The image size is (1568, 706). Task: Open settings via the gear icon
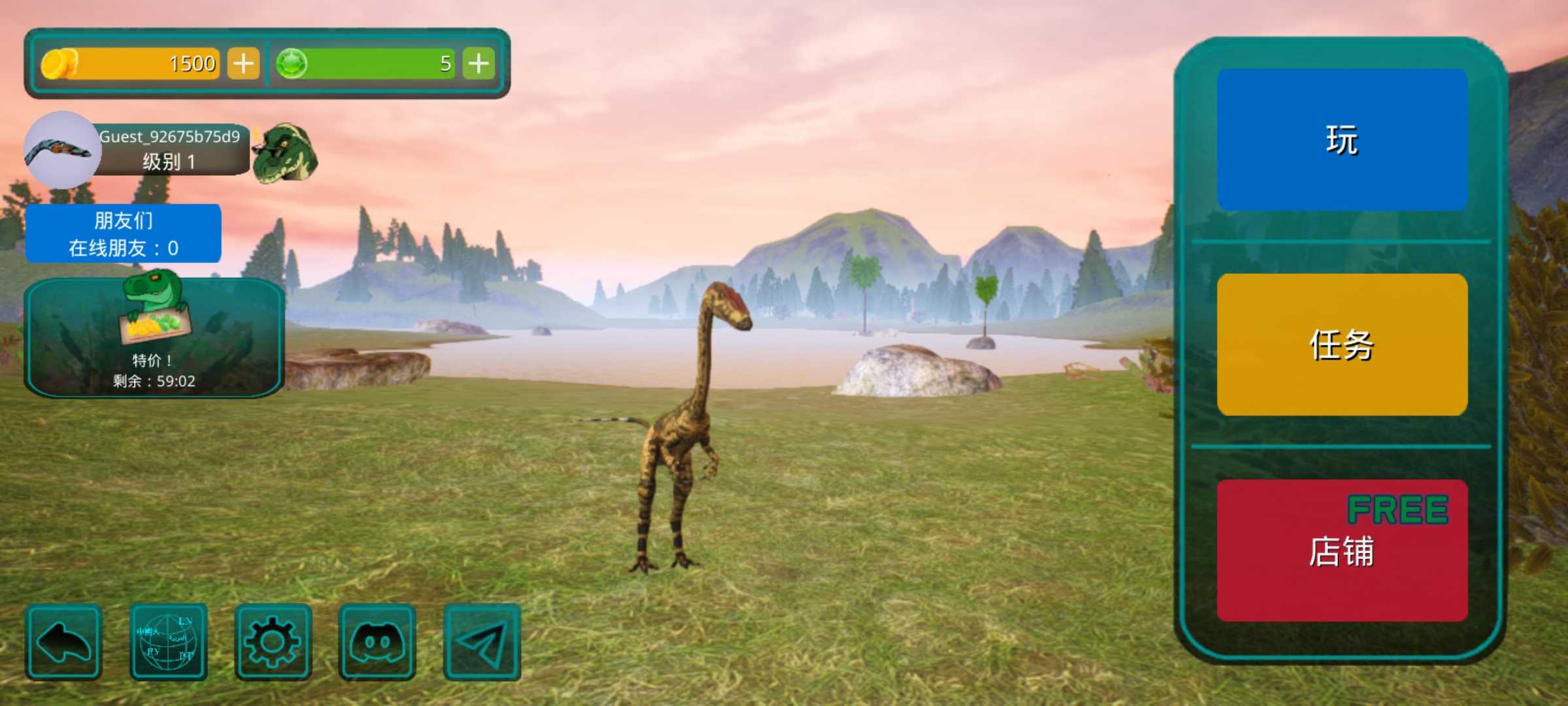(x=272, y=642)
